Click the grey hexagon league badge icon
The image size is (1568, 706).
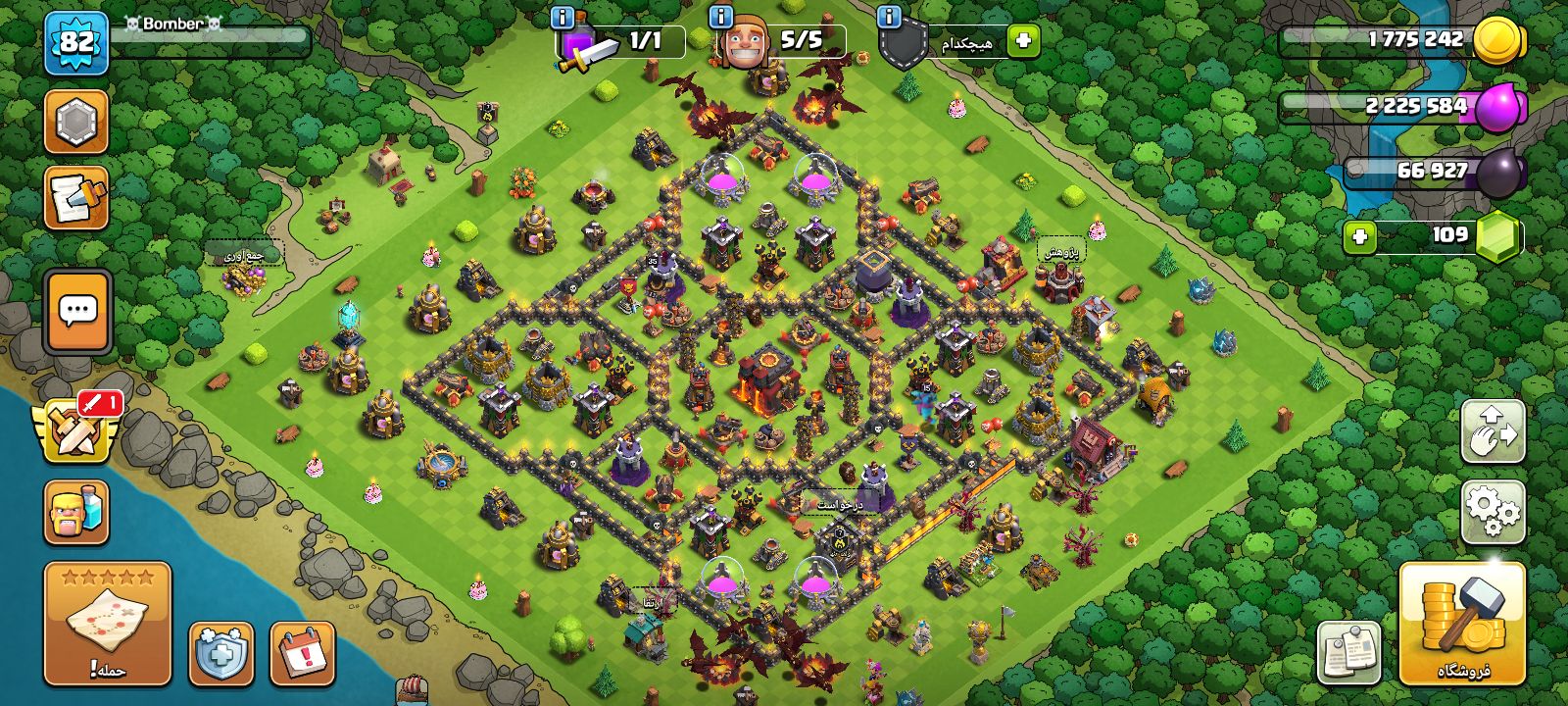point(76,123)
